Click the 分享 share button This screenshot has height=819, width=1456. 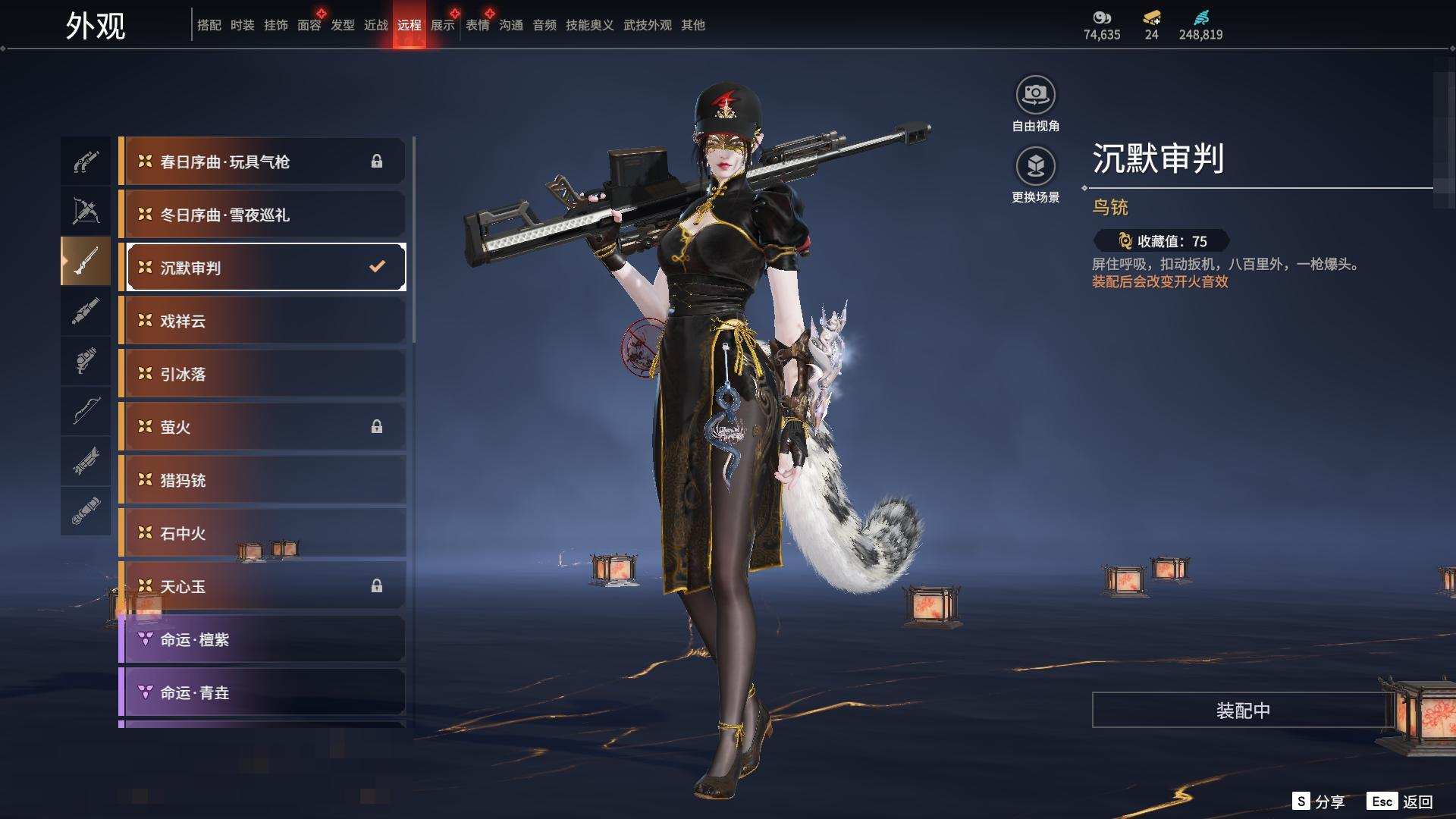pos(1319,802)
